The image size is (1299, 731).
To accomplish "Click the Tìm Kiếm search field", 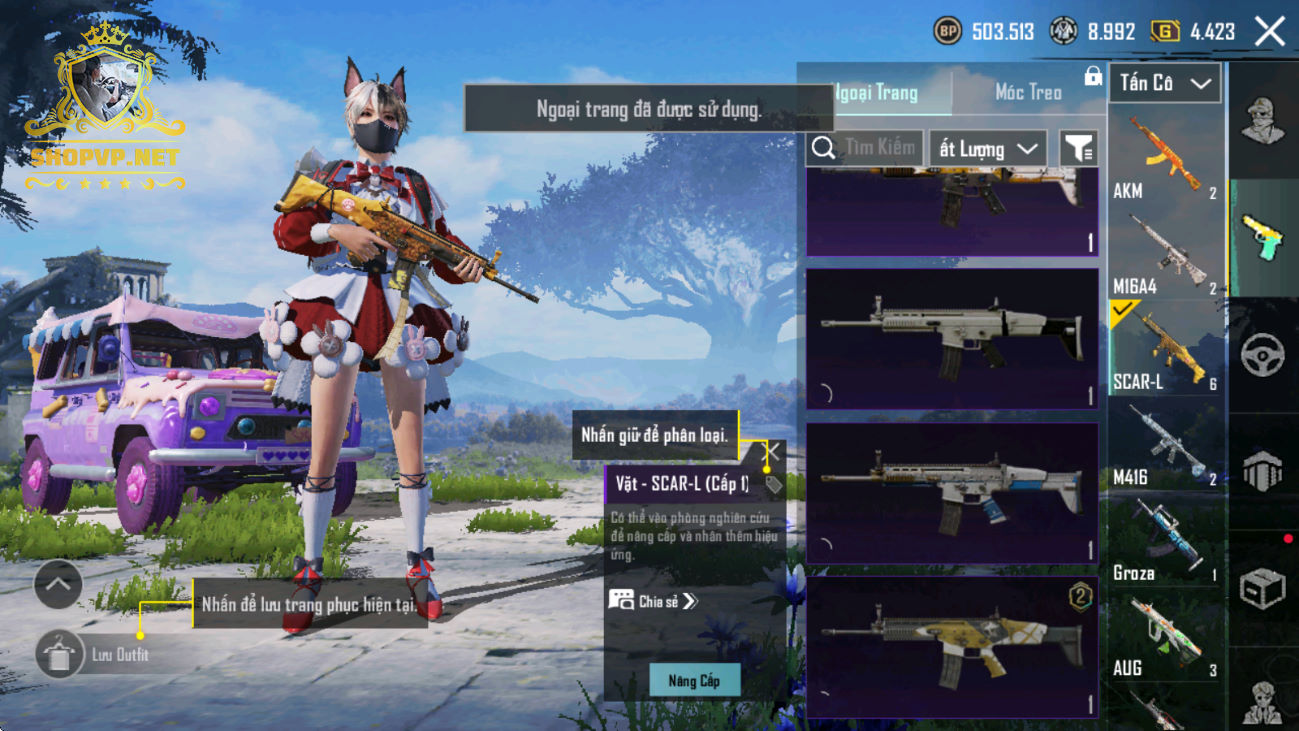I will pyautogui.click(x=865, y=148).
